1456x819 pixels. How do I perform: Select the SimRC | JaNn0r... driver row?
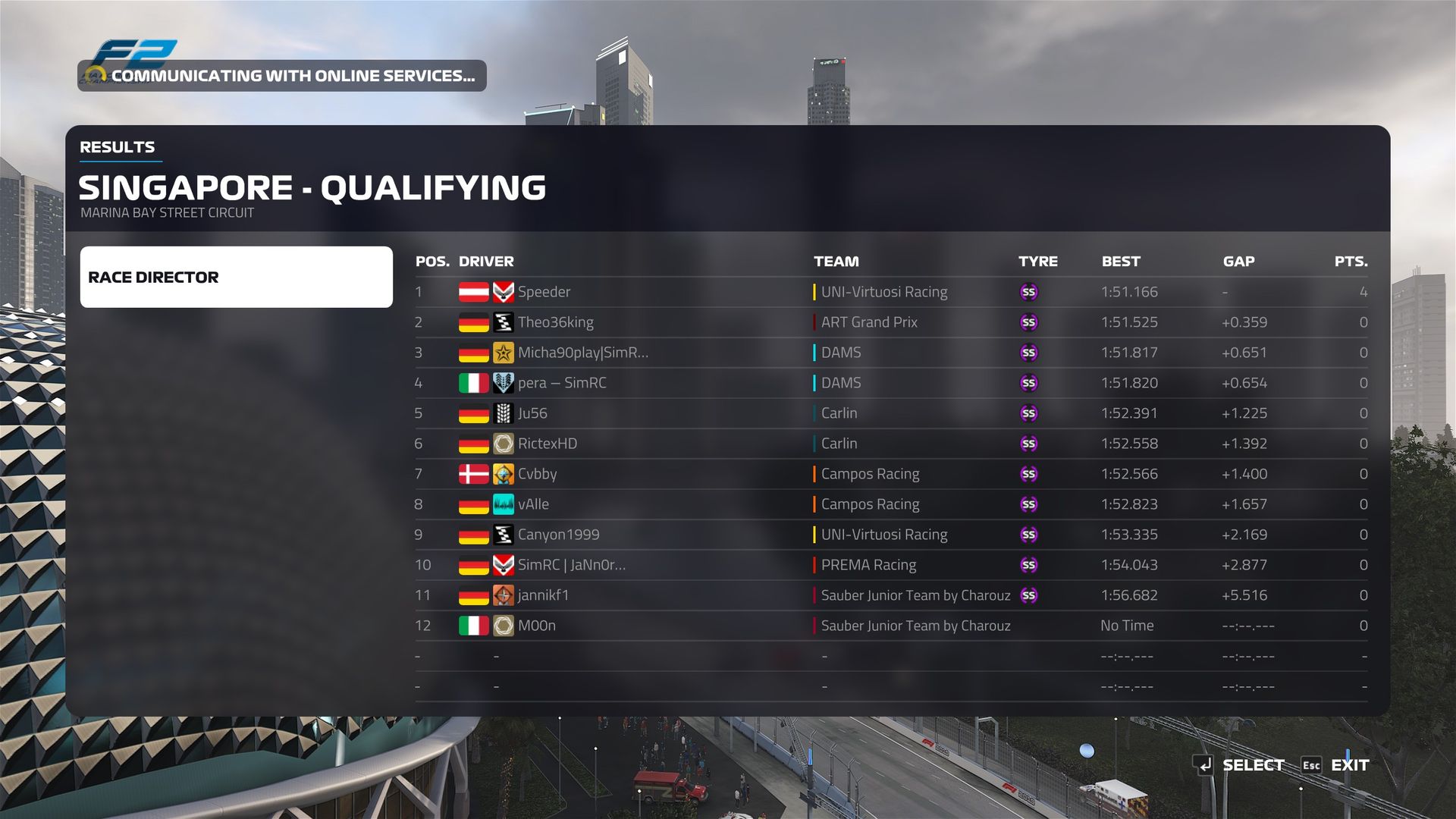point(571,565)
